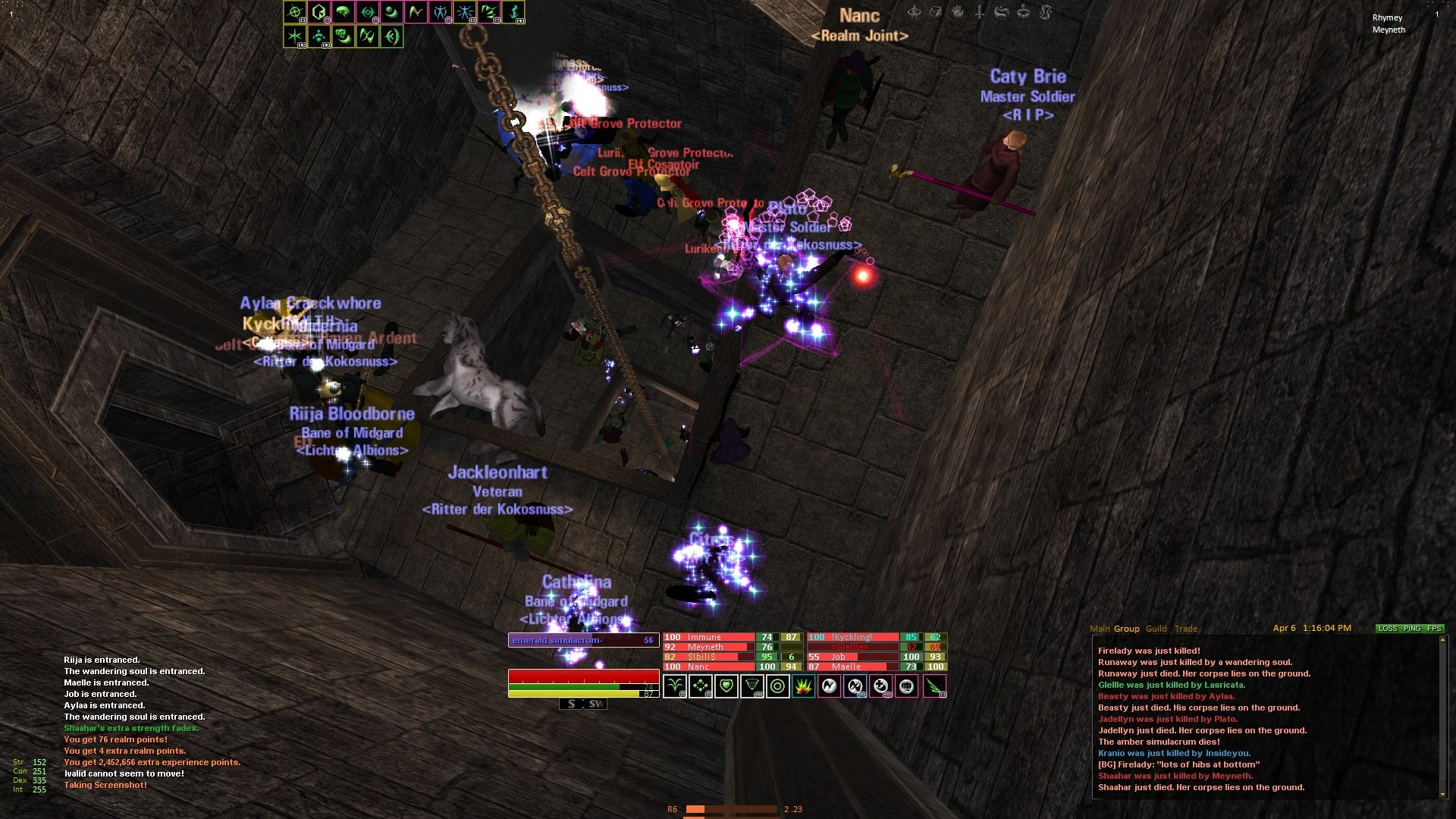Activate the green shield ability on hotbar
This screenshot has width=1456, height=819.
pyautogui.click(x=726, y=686)
